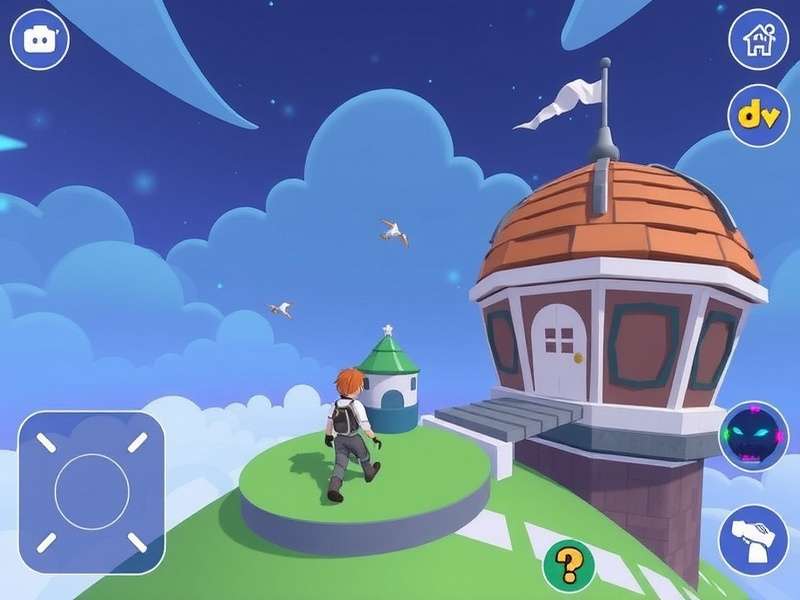Open the robot face menu button
Image resolution: width=800 pixels, height=600 pixels.
(x=40, y=40)
